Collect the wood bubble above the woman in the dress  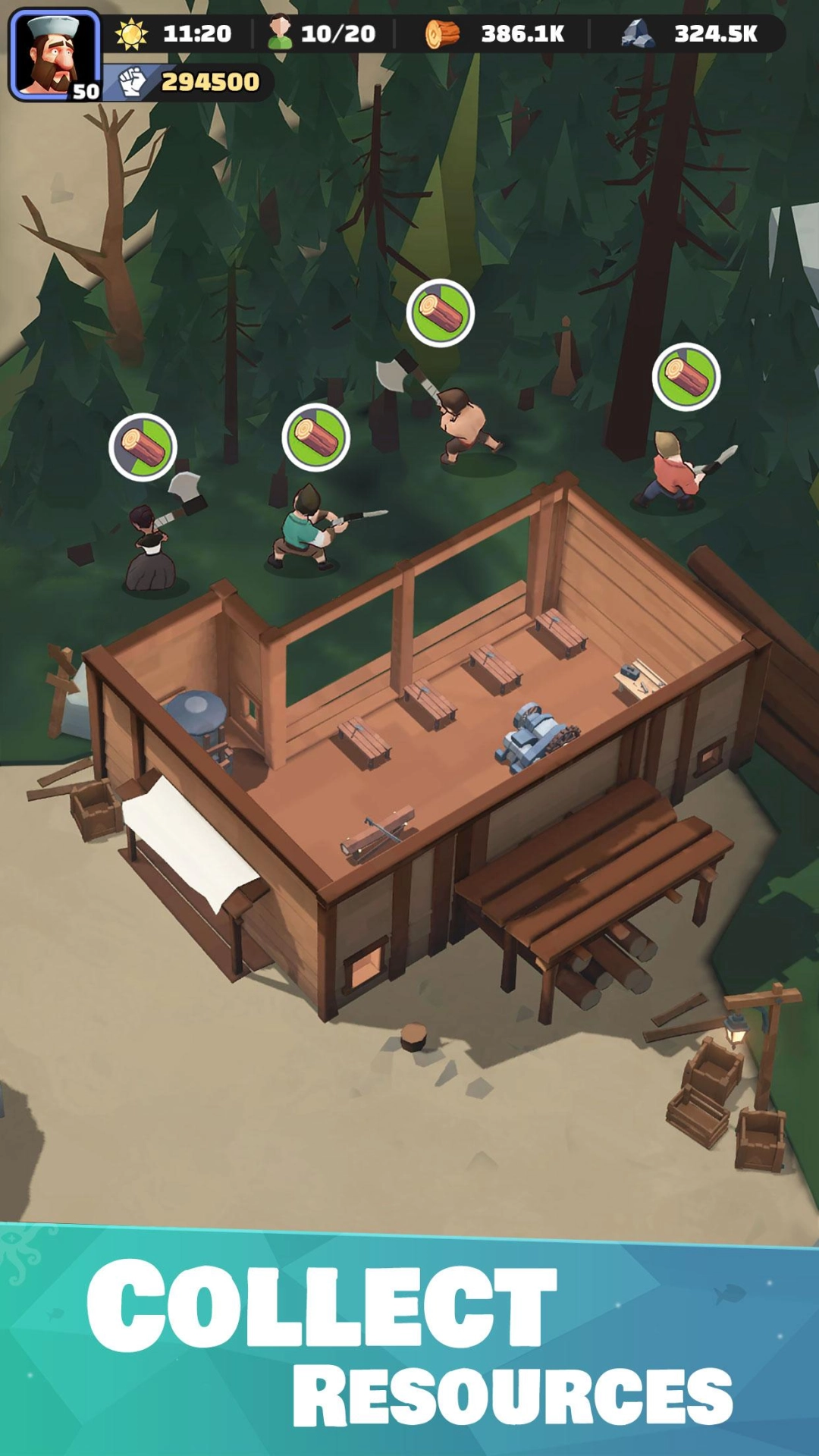point(143,447)
